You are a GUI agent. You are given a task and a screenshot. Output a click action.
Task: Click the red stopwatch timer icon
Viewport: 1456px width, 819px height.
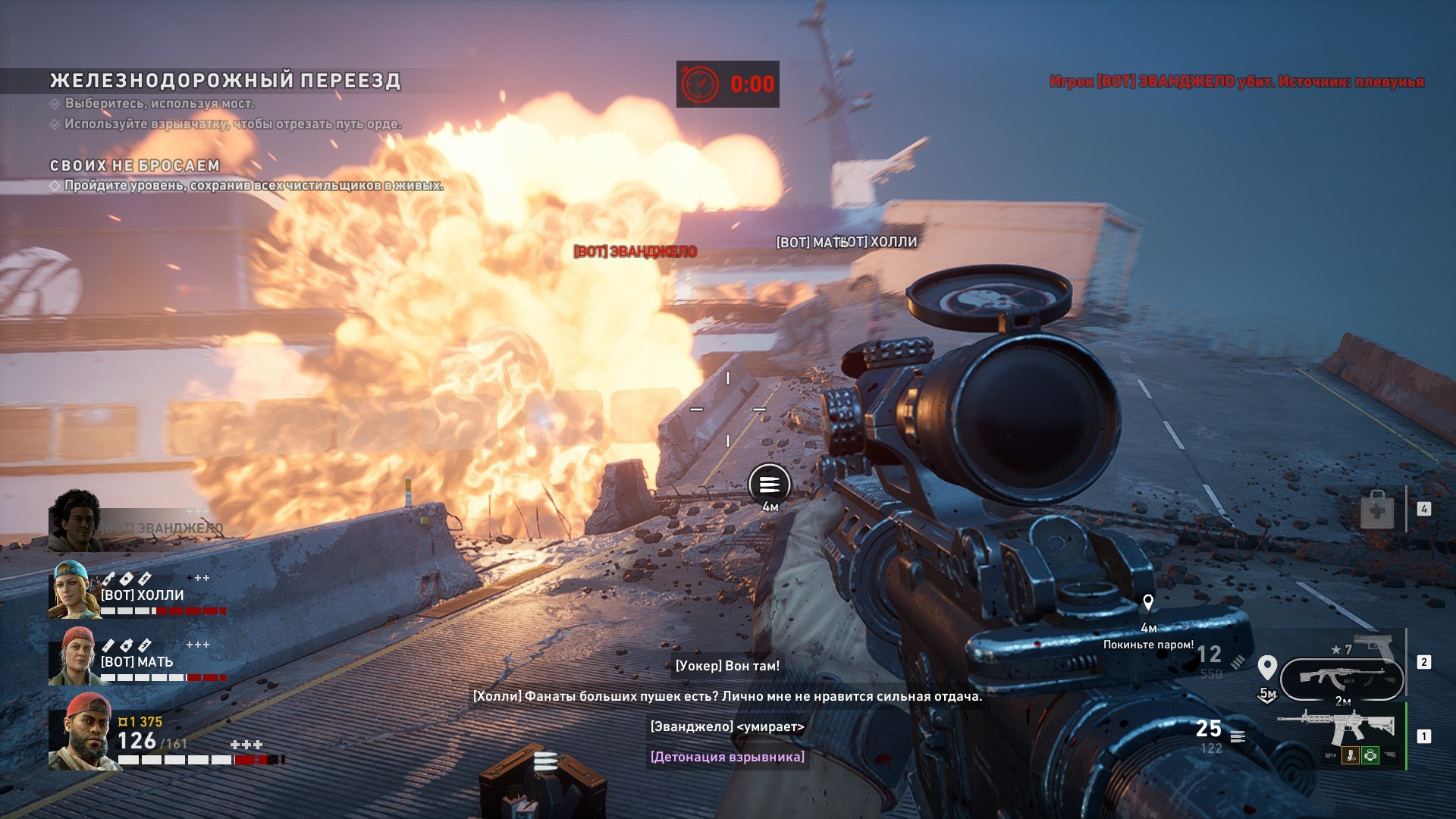(700, 84)
